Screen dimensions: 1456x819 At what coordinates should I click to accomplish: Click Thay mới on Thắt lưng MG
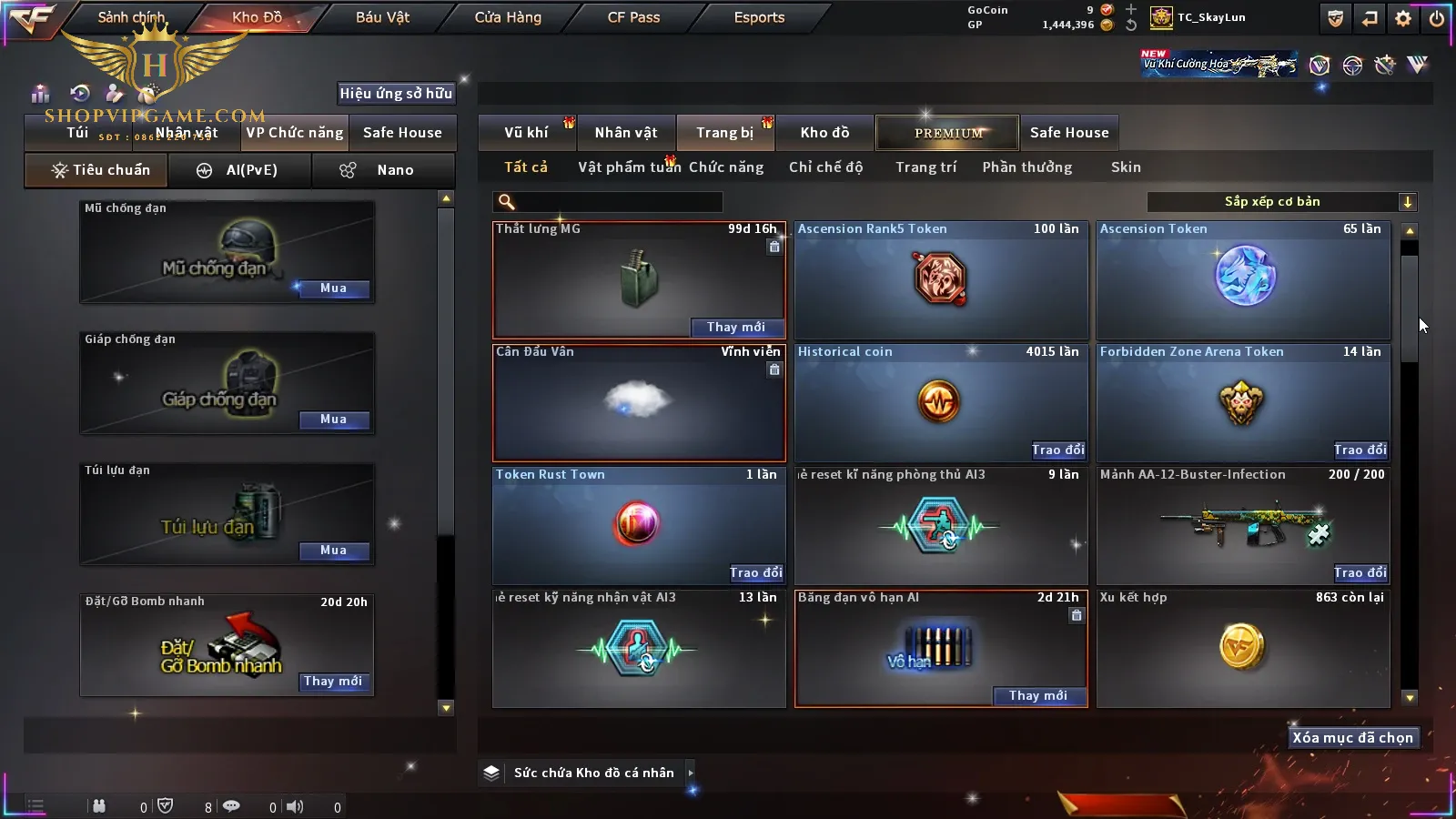(x=735, y=328)
